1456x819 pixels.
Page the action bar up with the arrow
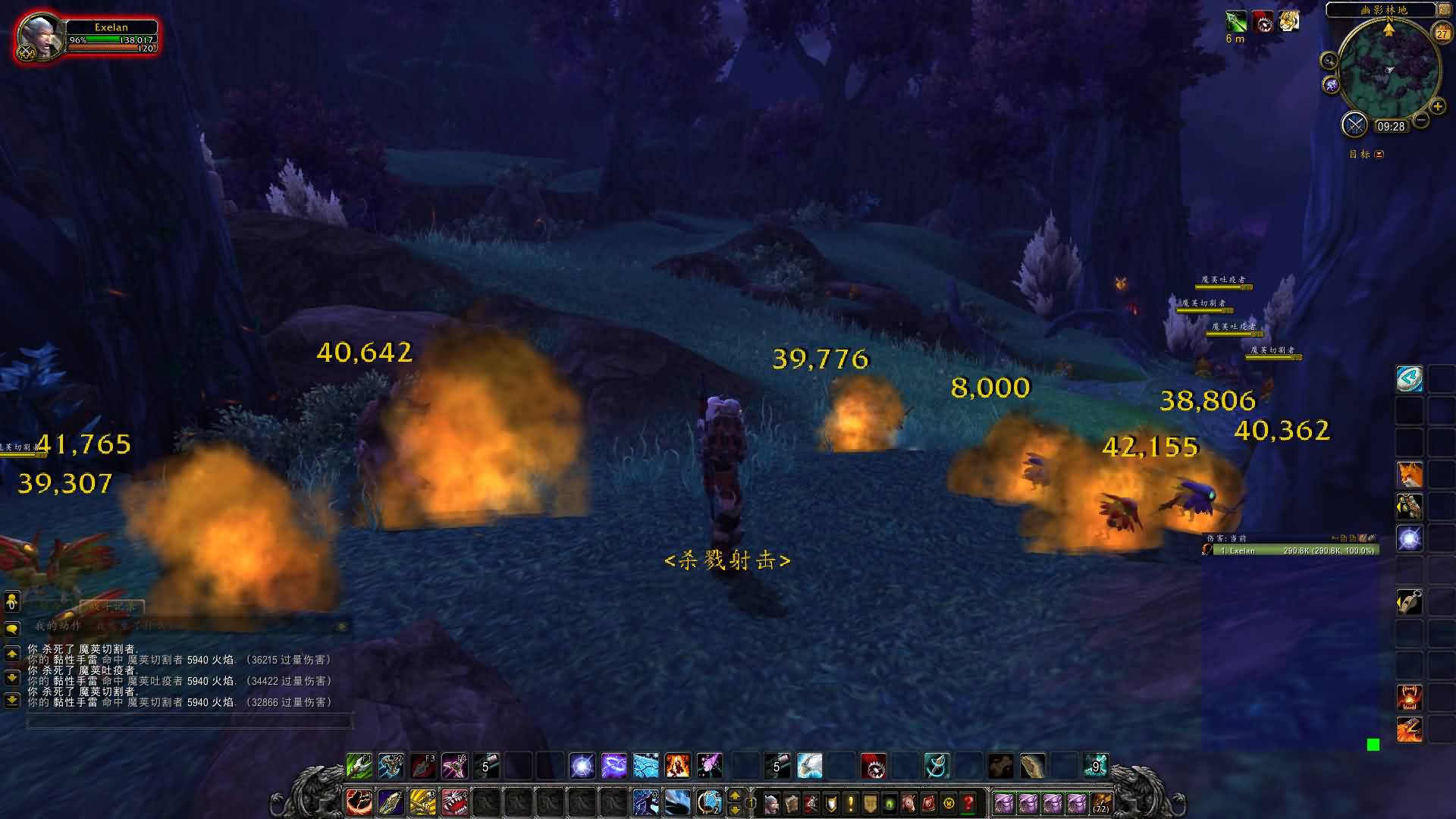tap(734, 795)
